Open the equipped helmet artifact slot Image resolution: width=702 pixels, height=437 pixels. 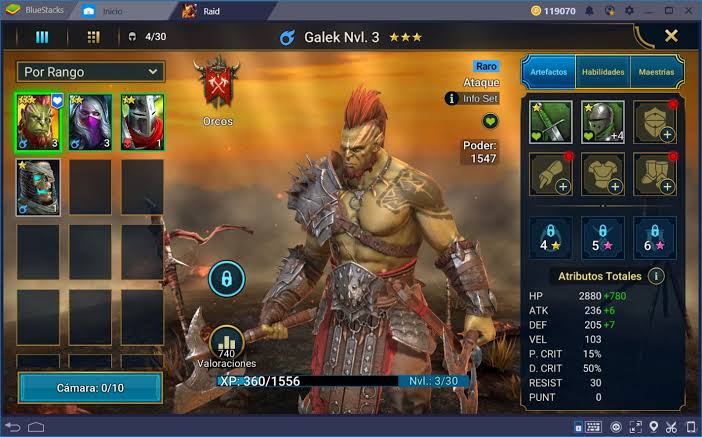coord(603,122)
